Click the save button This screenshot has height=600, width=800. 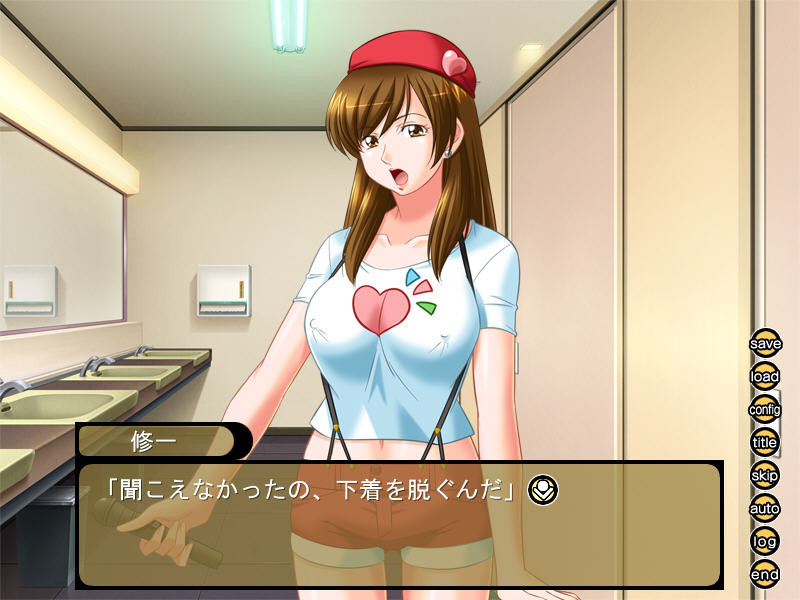pos(765,343)
